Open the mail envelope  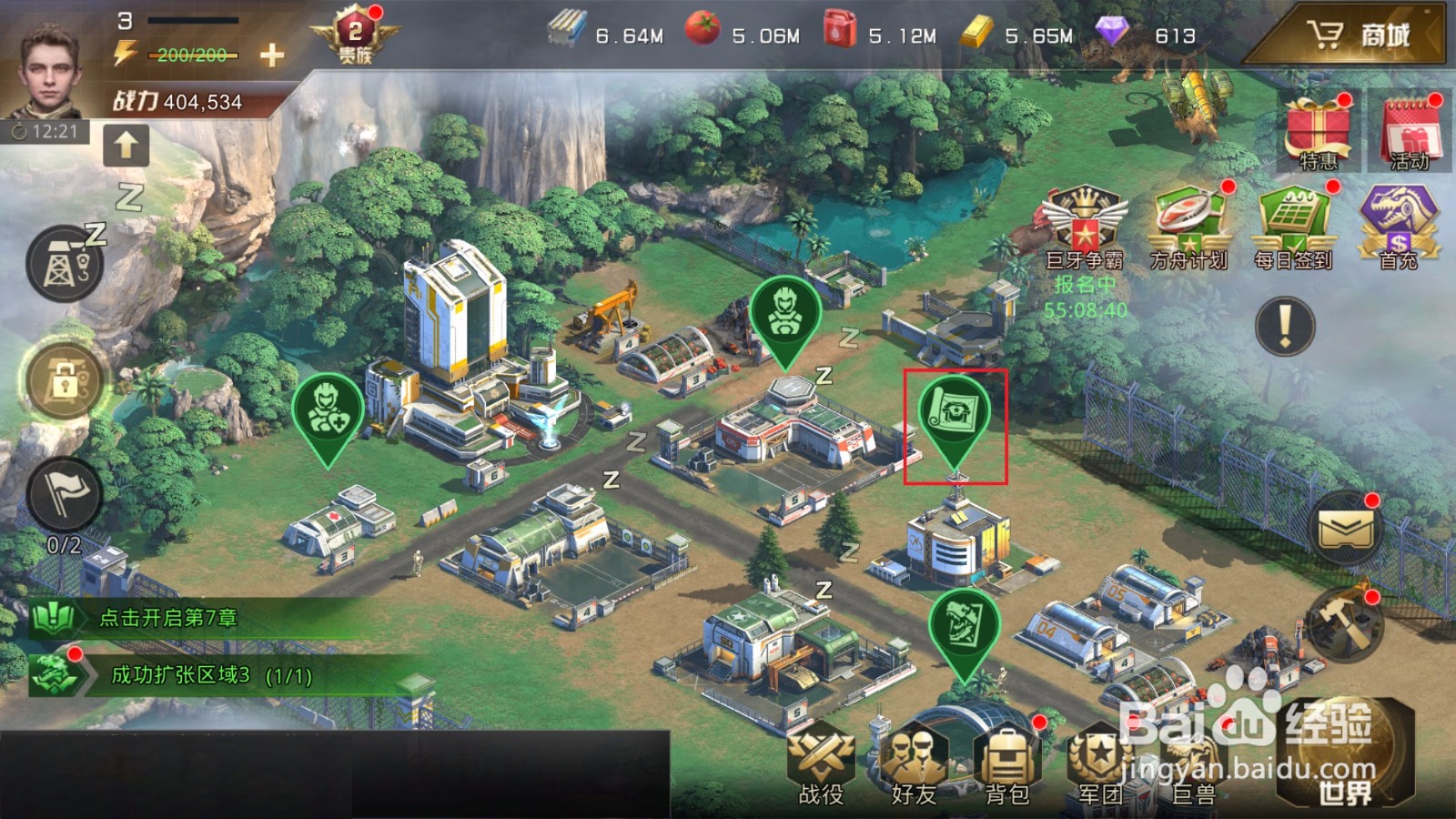[1346, 530]
